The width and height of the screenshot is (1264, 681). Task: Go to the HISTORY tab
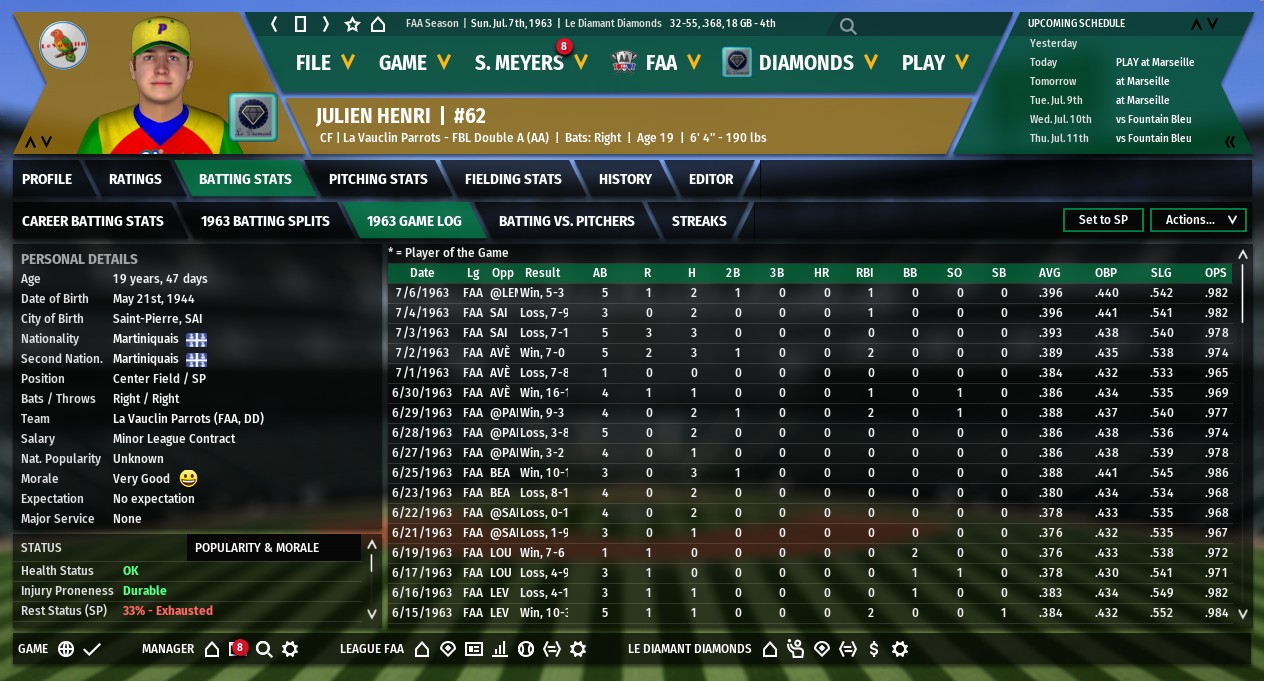[625, 179]
